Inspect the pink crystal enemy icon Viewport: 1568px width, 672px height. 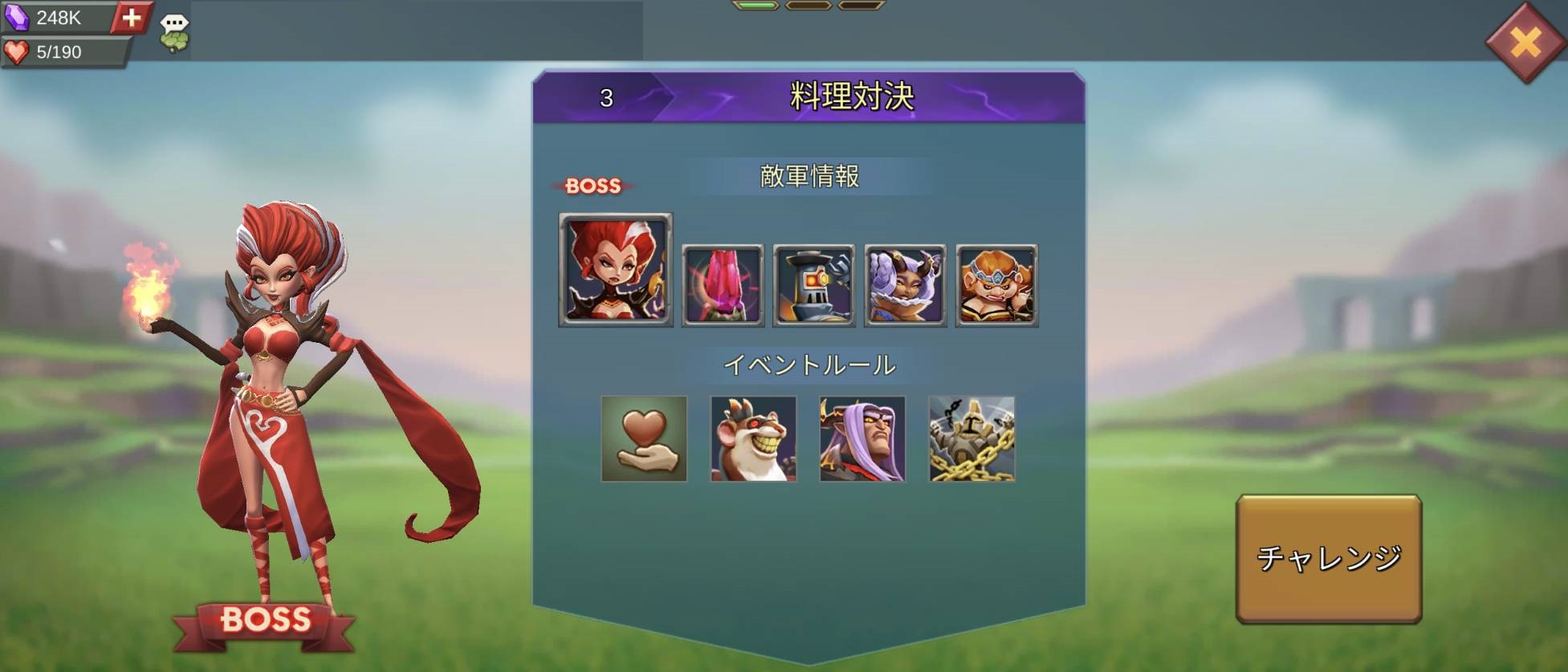pyautogui.click(x=723, y=285)
